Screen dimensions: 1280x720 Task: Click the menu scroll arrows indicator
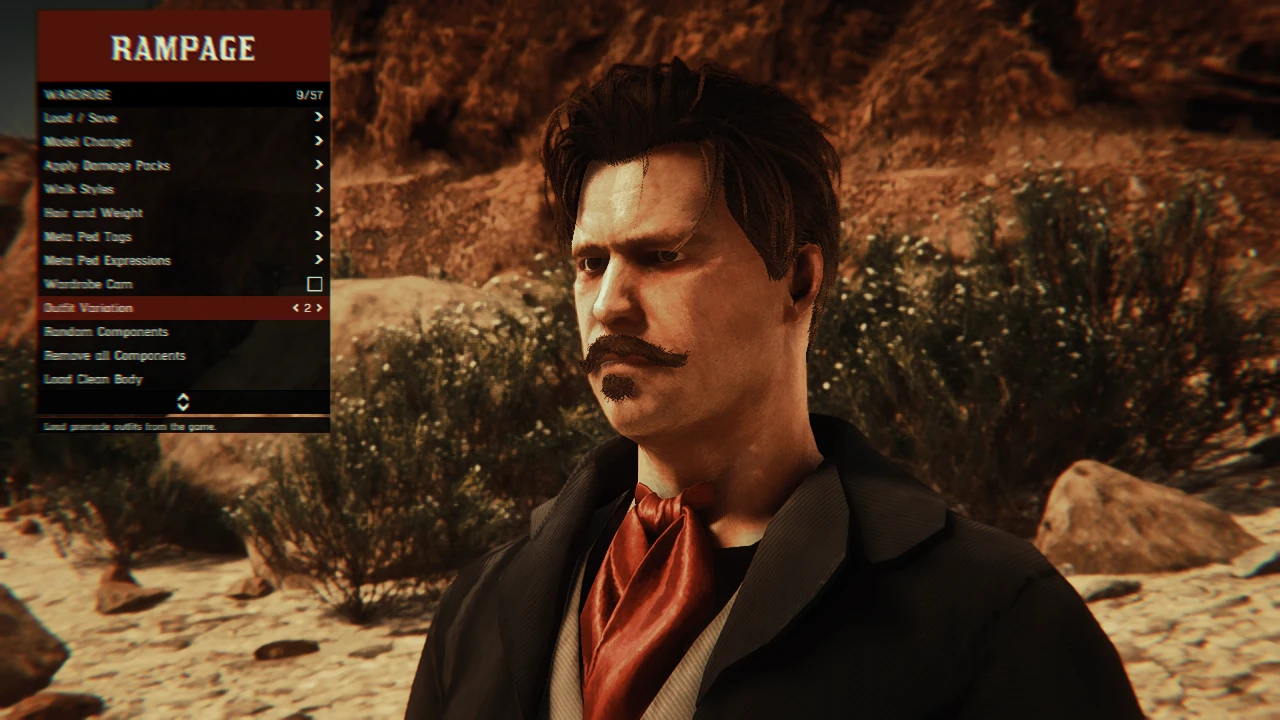point(183,402)
